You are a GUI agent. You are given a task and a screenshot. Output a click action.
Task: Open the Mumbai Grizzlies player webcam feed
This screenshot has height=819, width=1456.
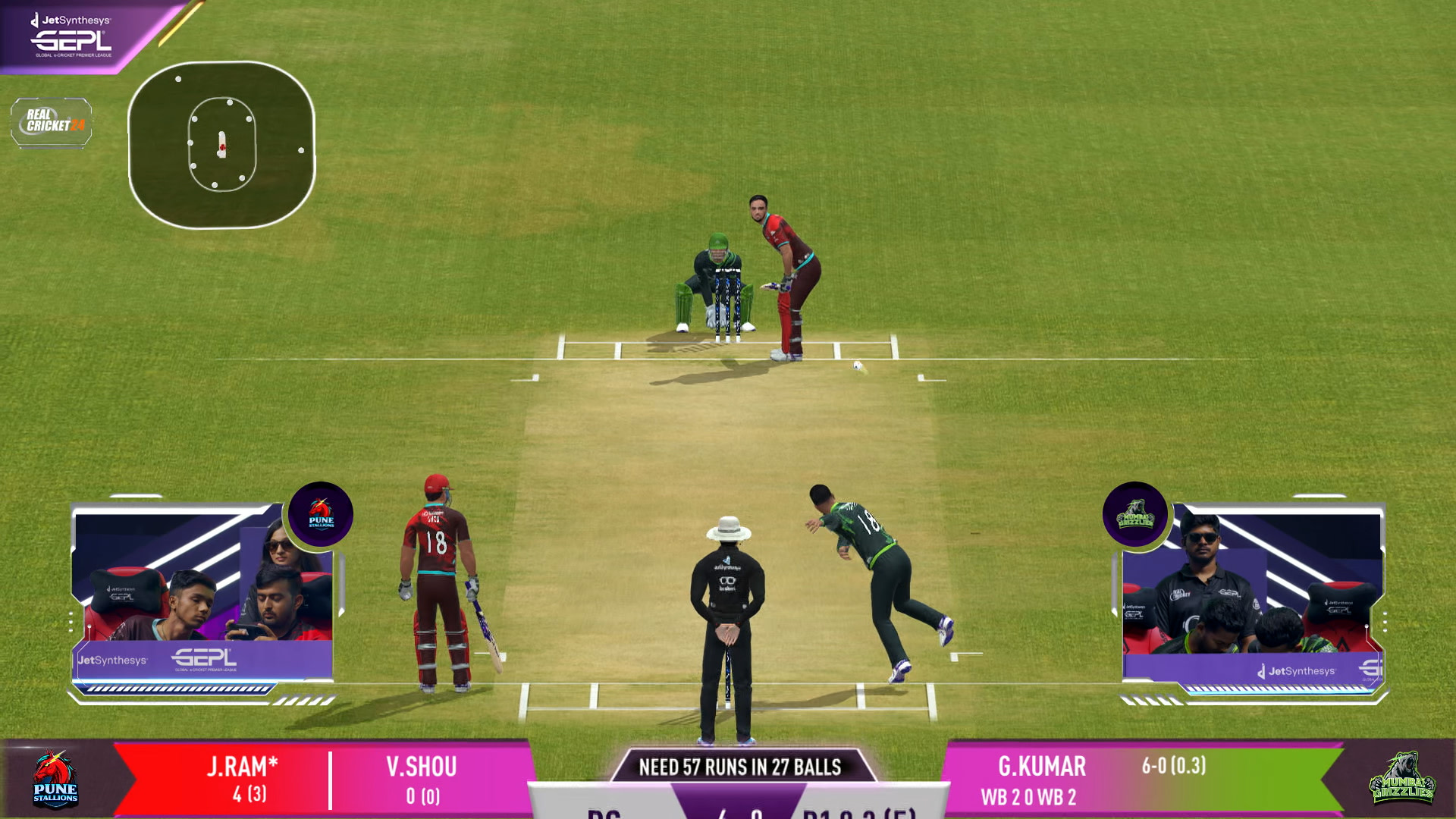[x=1253, y=596]
